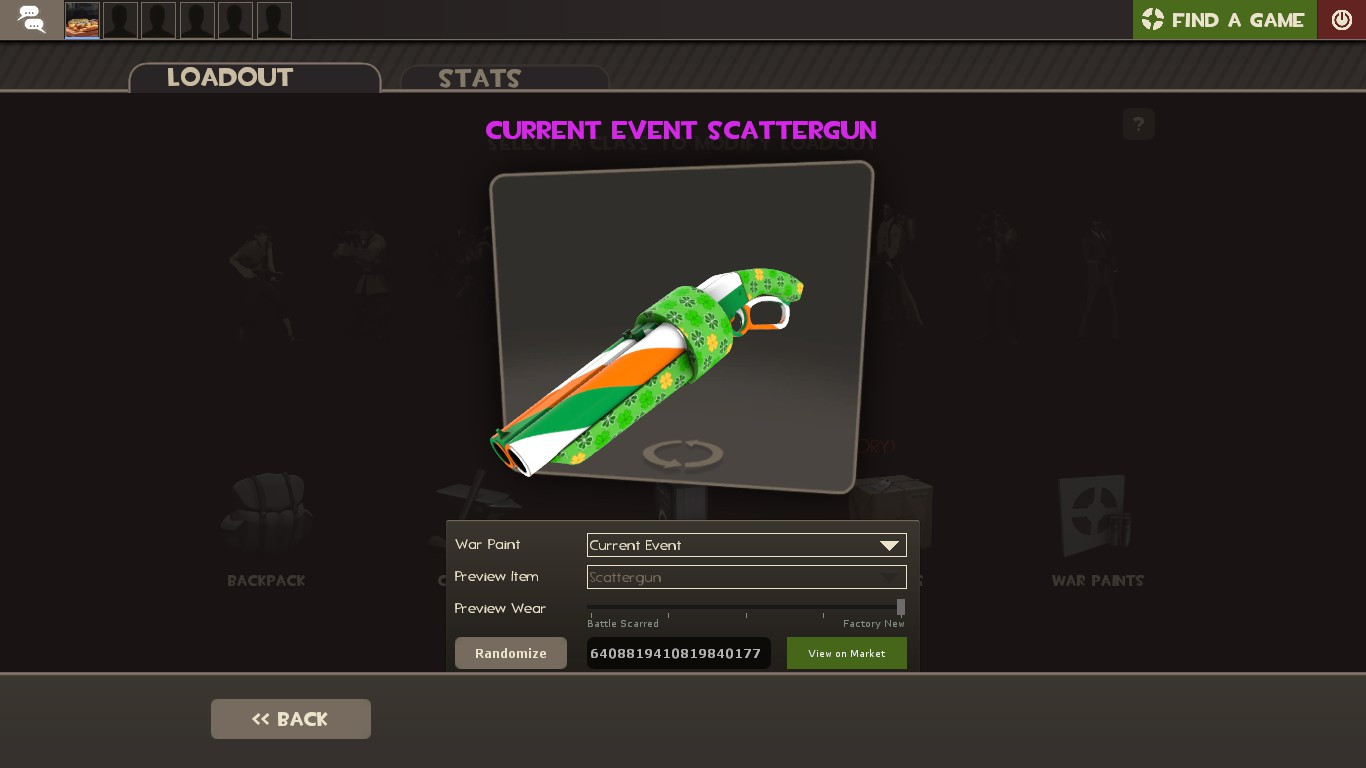1366x768 pixels.
Task: Click the BACK button
Action: [290, 718]
